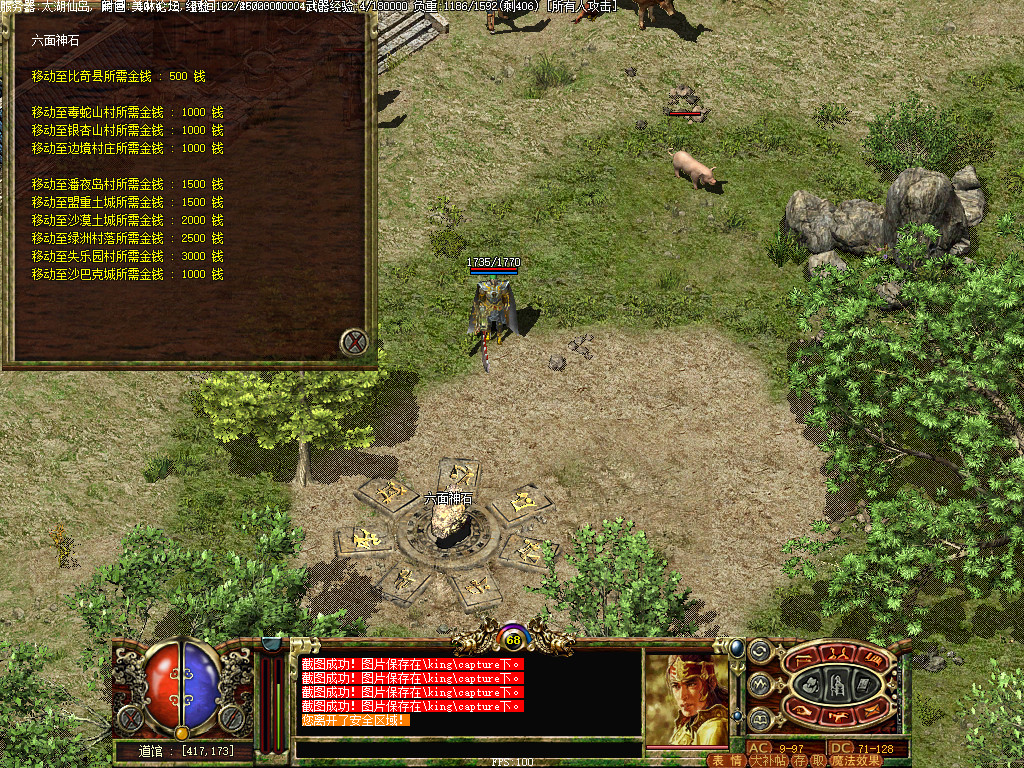1024x768 pixels.
Task: Close the 六面神石 teleport dialog
Action: [x=354, y=343]
